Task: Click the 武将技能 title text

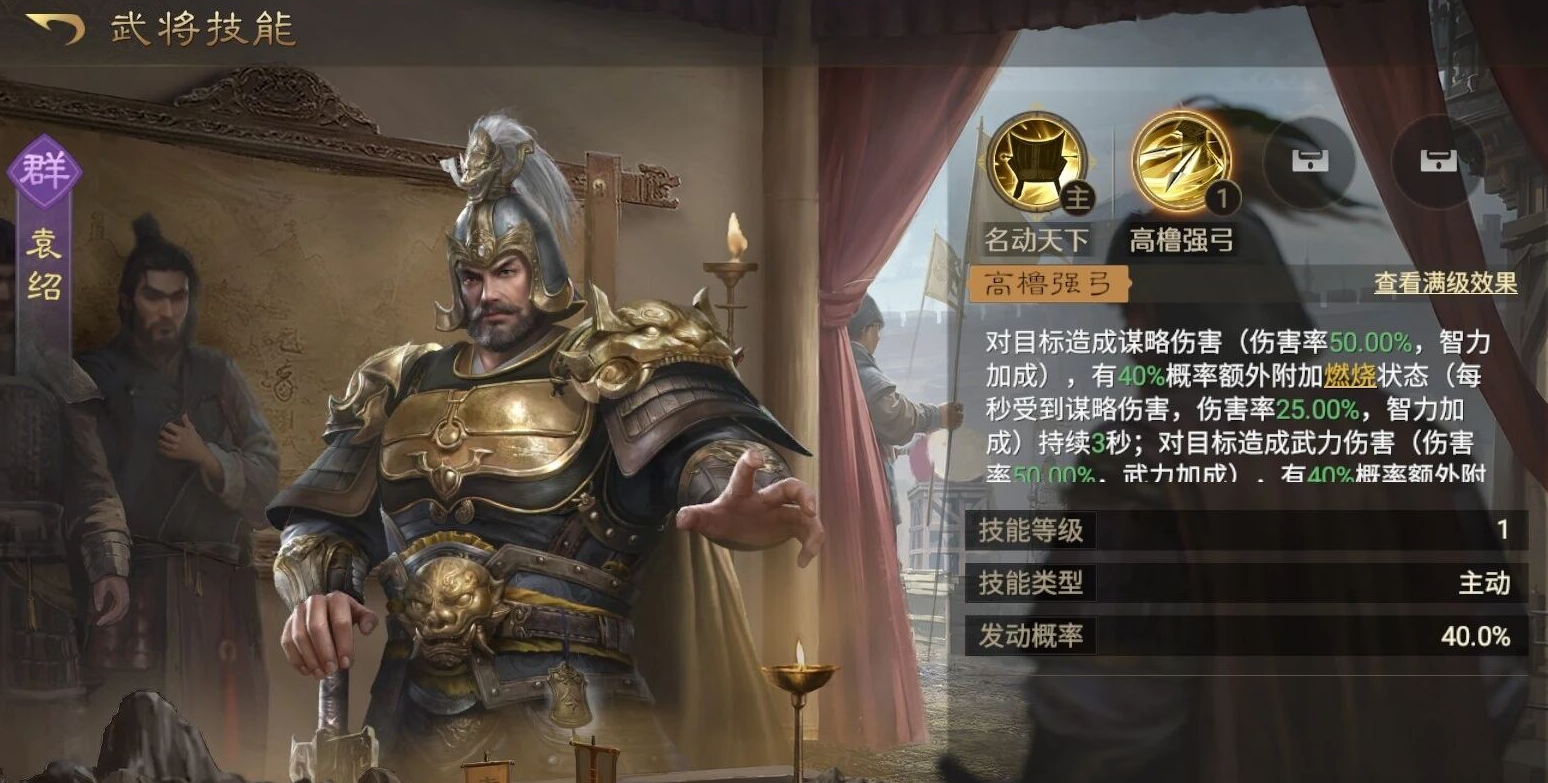Action: pos(200,30)
